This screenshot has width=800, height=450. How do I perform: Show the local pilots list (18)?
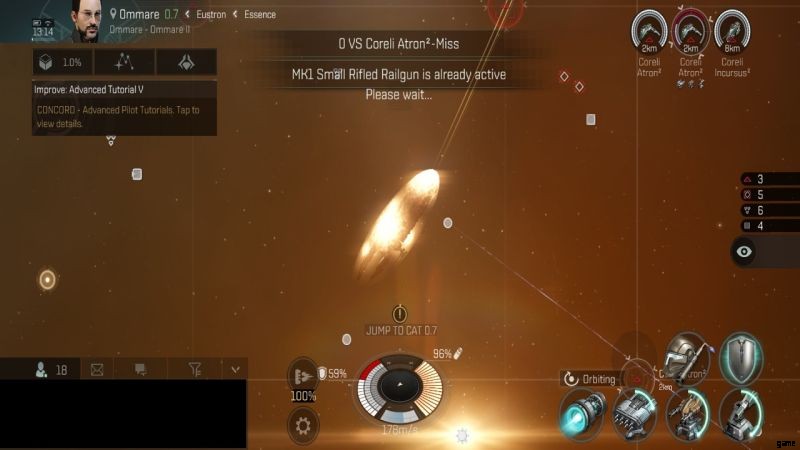[51, 369]
